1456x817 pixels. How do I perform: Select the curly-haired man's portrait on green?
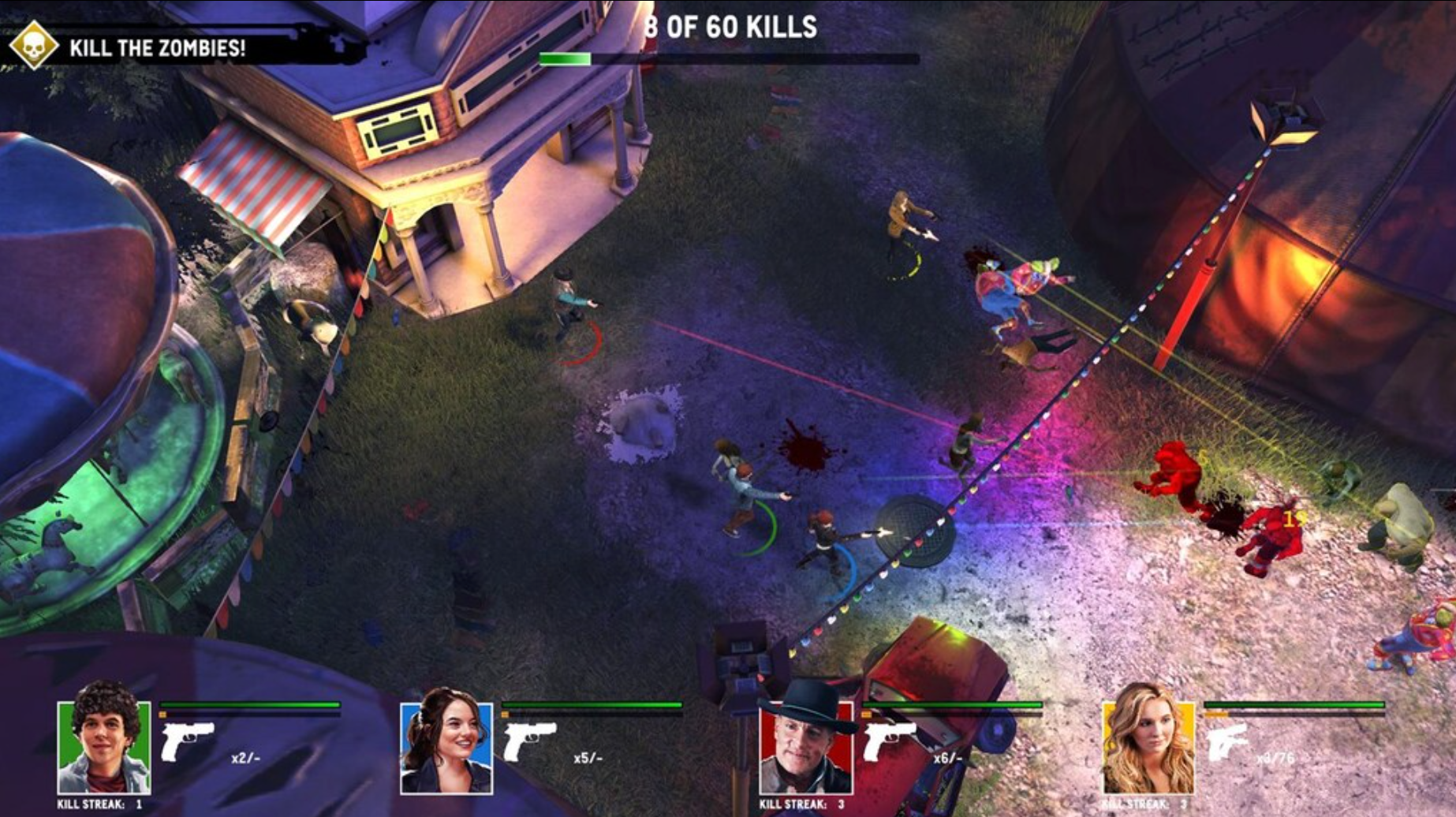pyautogui.click(x=103, y=746)
